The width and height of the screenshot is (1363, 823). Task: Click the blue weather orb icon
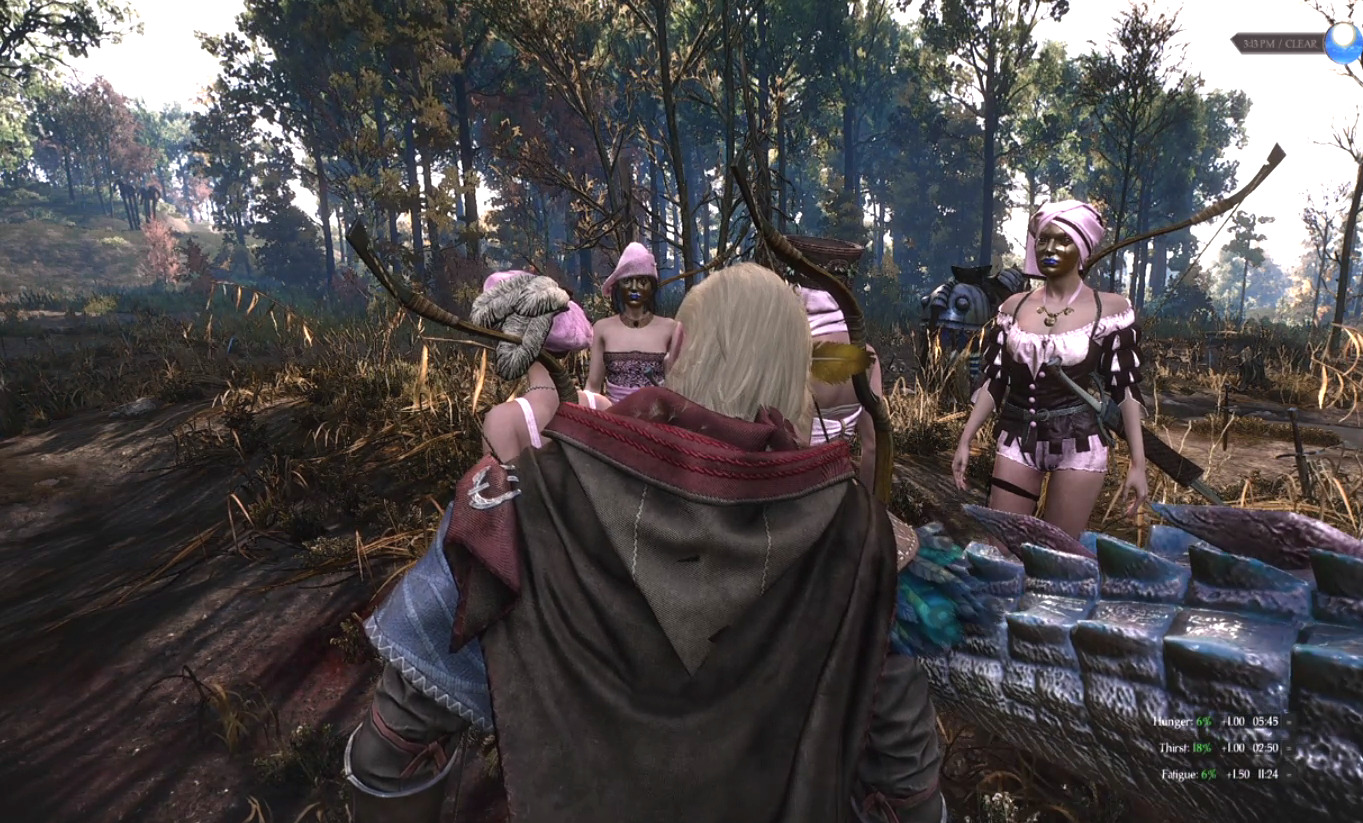coord(1341,43)
